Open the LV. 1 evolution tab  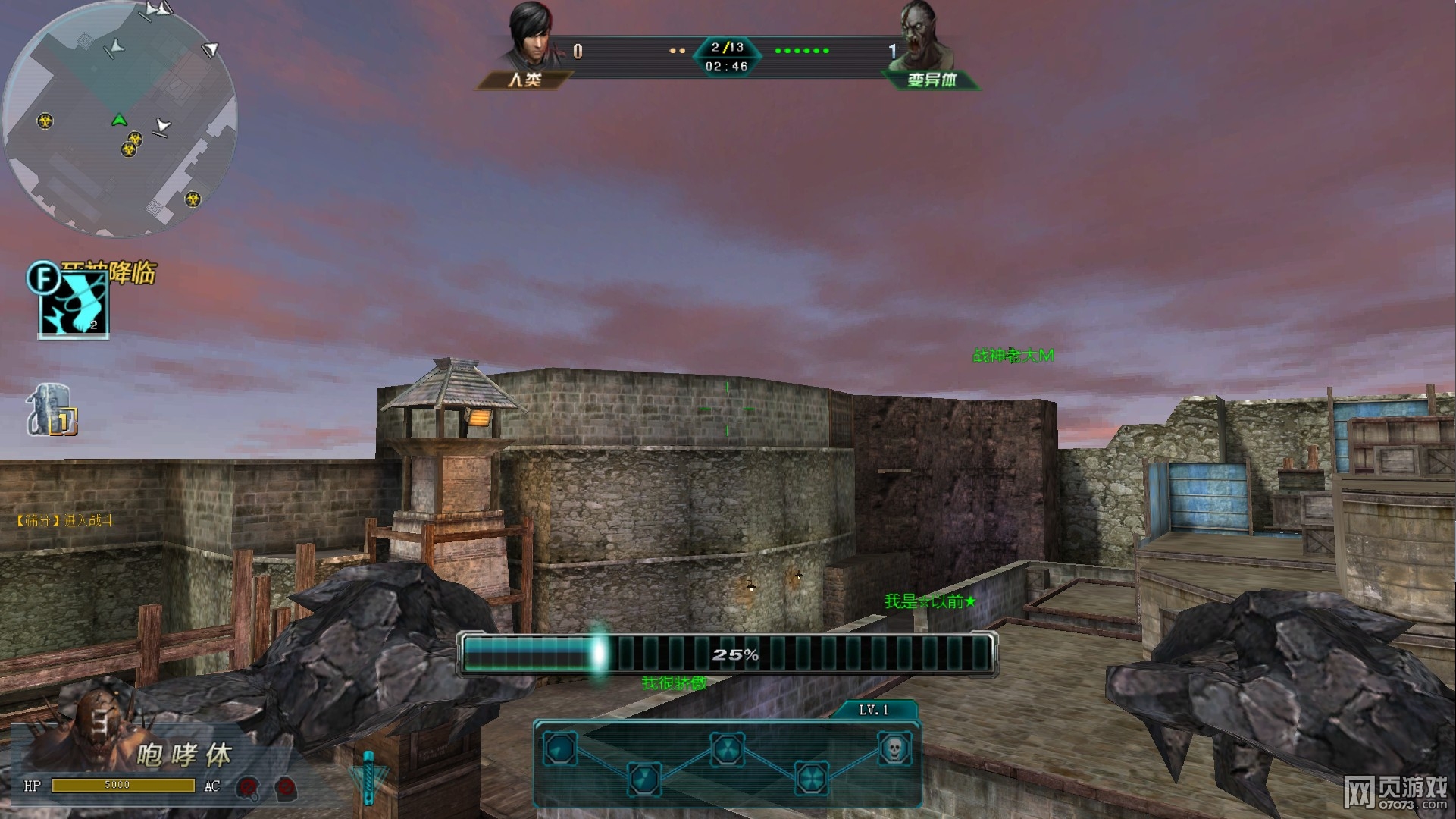873,710
